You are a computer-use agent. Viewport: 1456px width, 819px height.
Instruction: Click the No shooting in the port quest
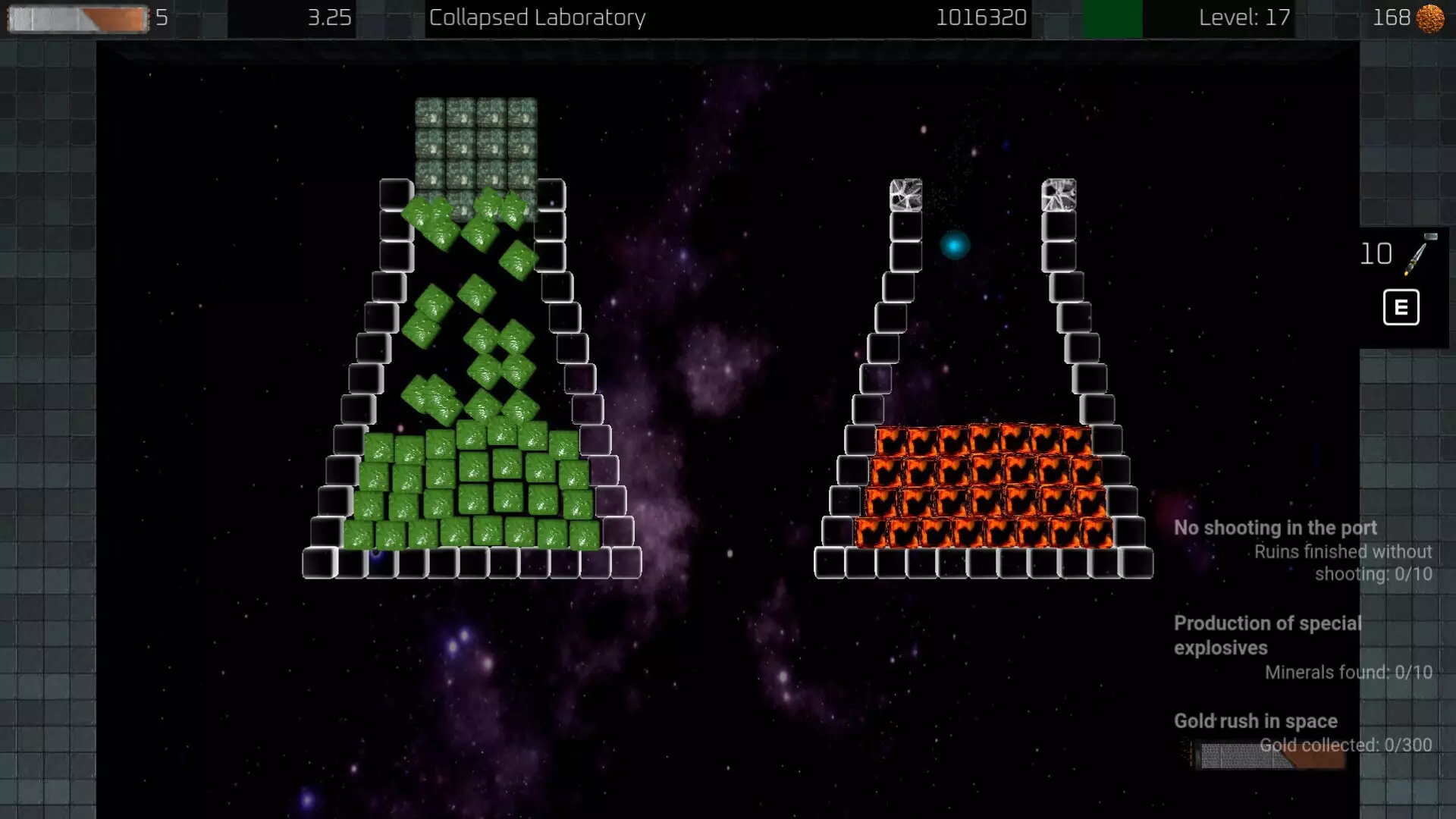pos(1276,528)
